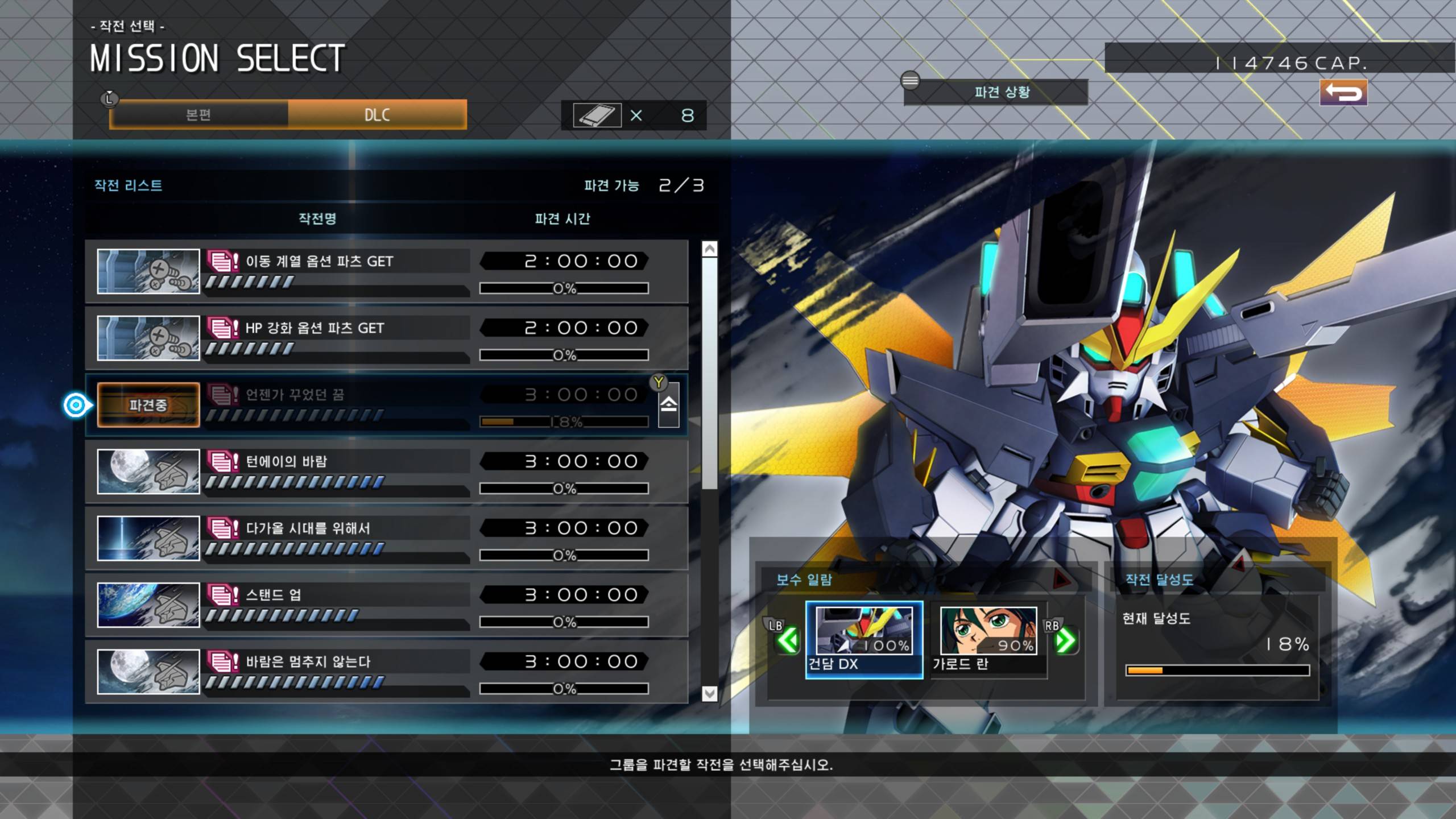Show next reward with green right arrow
This screenshot has width=1456, height=819.
(x=1065, y=641)
